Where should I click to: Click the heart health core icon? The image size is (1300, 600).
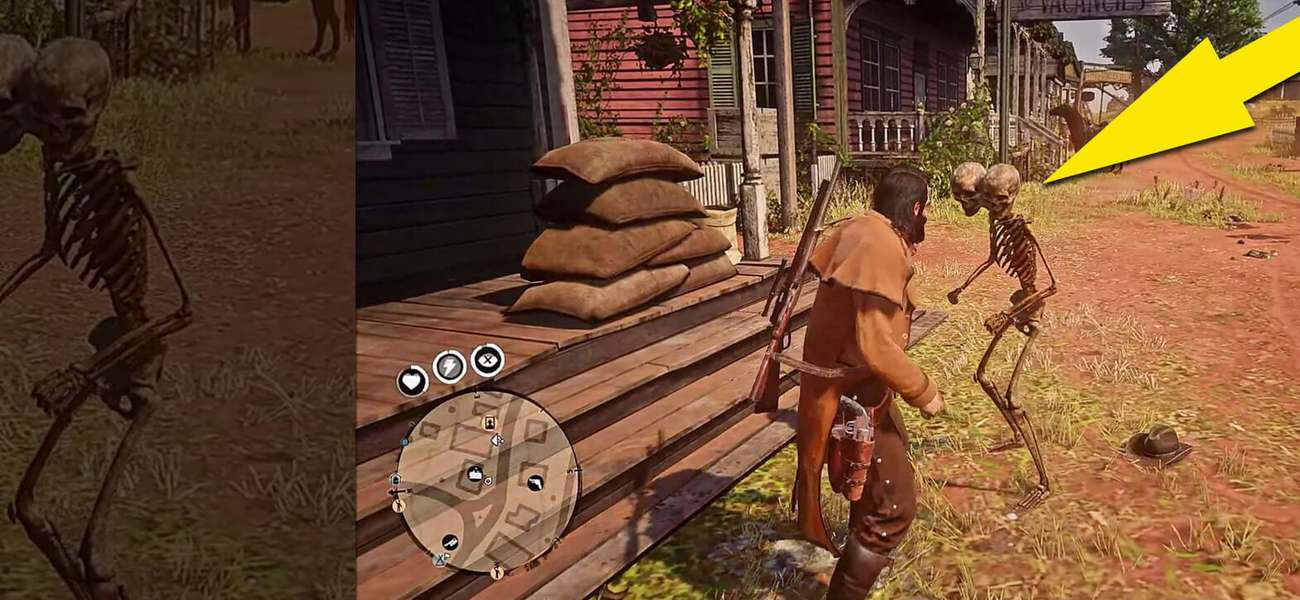click(412, 381)
